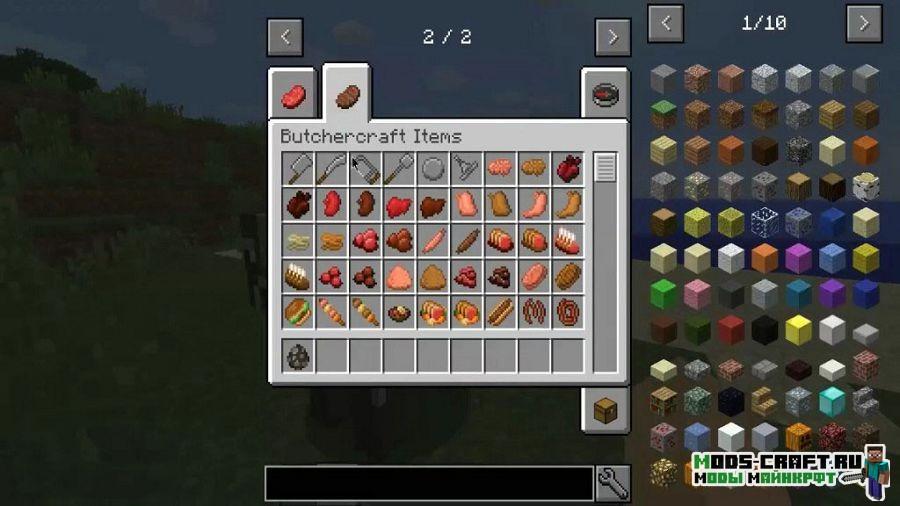900x506 pixels.
Task: Grab the rack of ribs item
Action: (569, 241)
